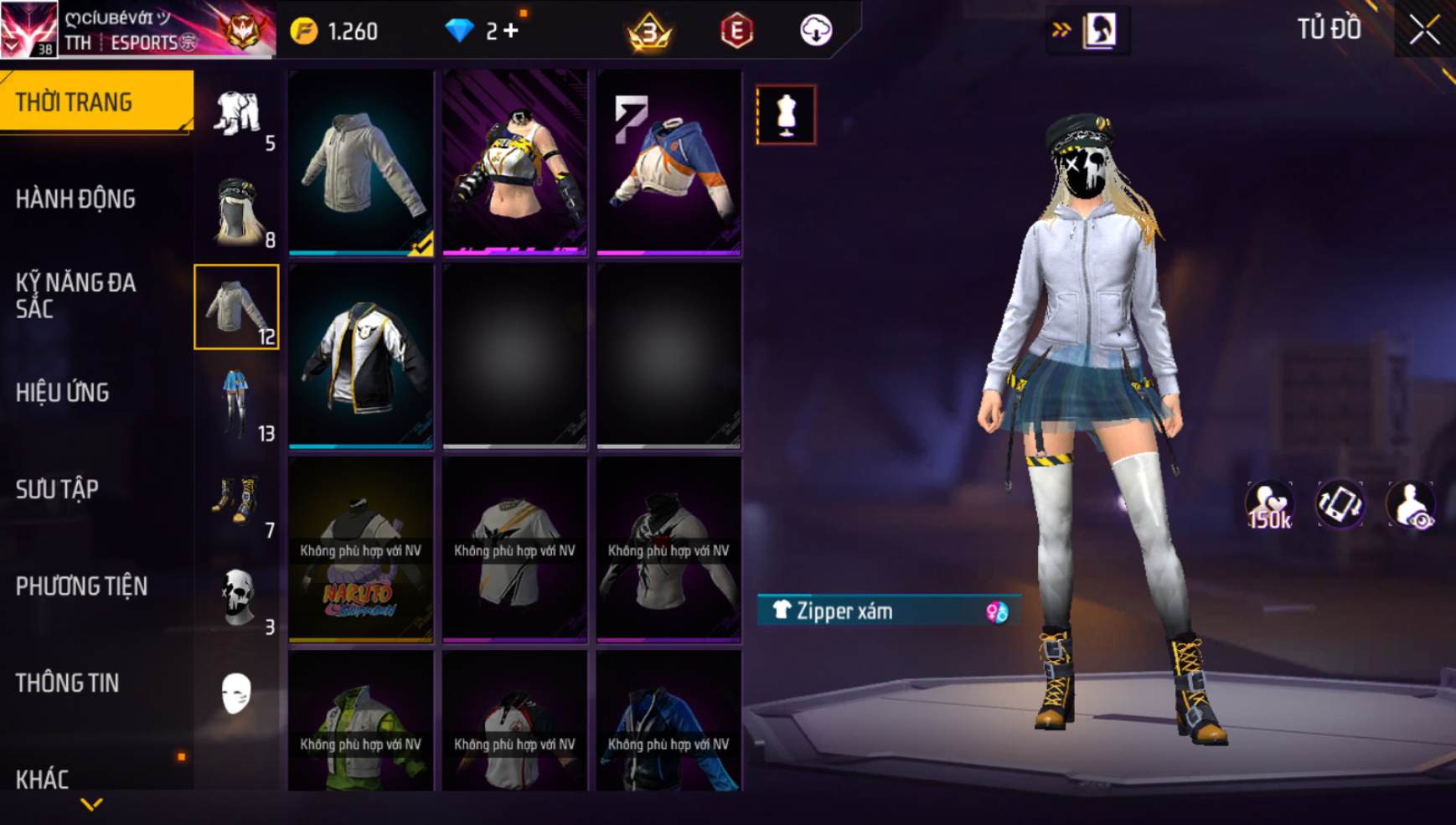Open the Sưu Tập section
1456x825 pixels.
click(x=58, y=489)
